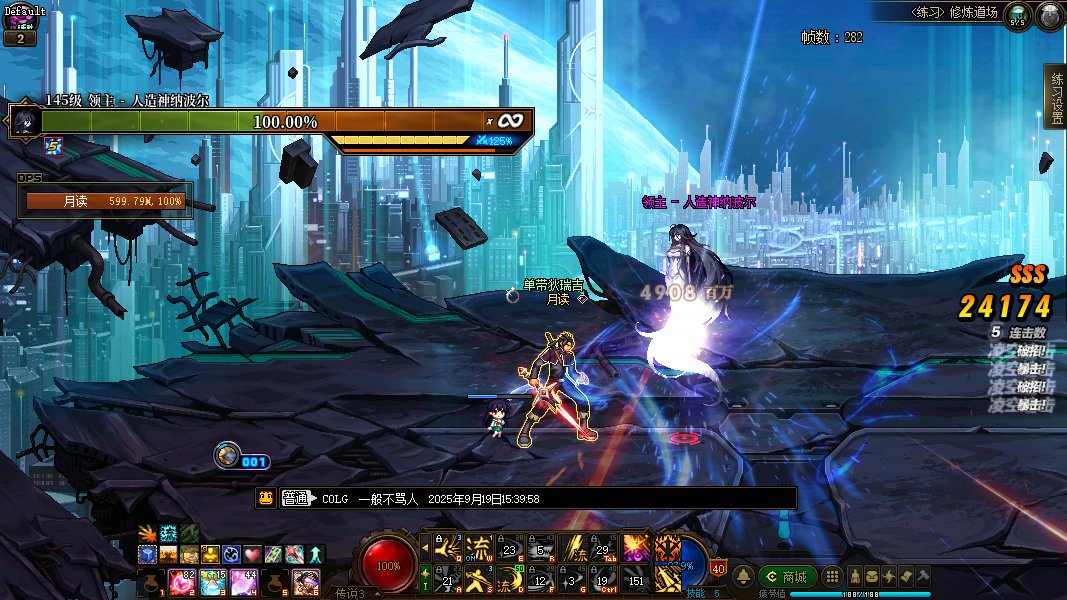Select the character portrait item in slot 6
Image resolution: width=1067 pixels, height=600 pixels.
pos(306,580)
